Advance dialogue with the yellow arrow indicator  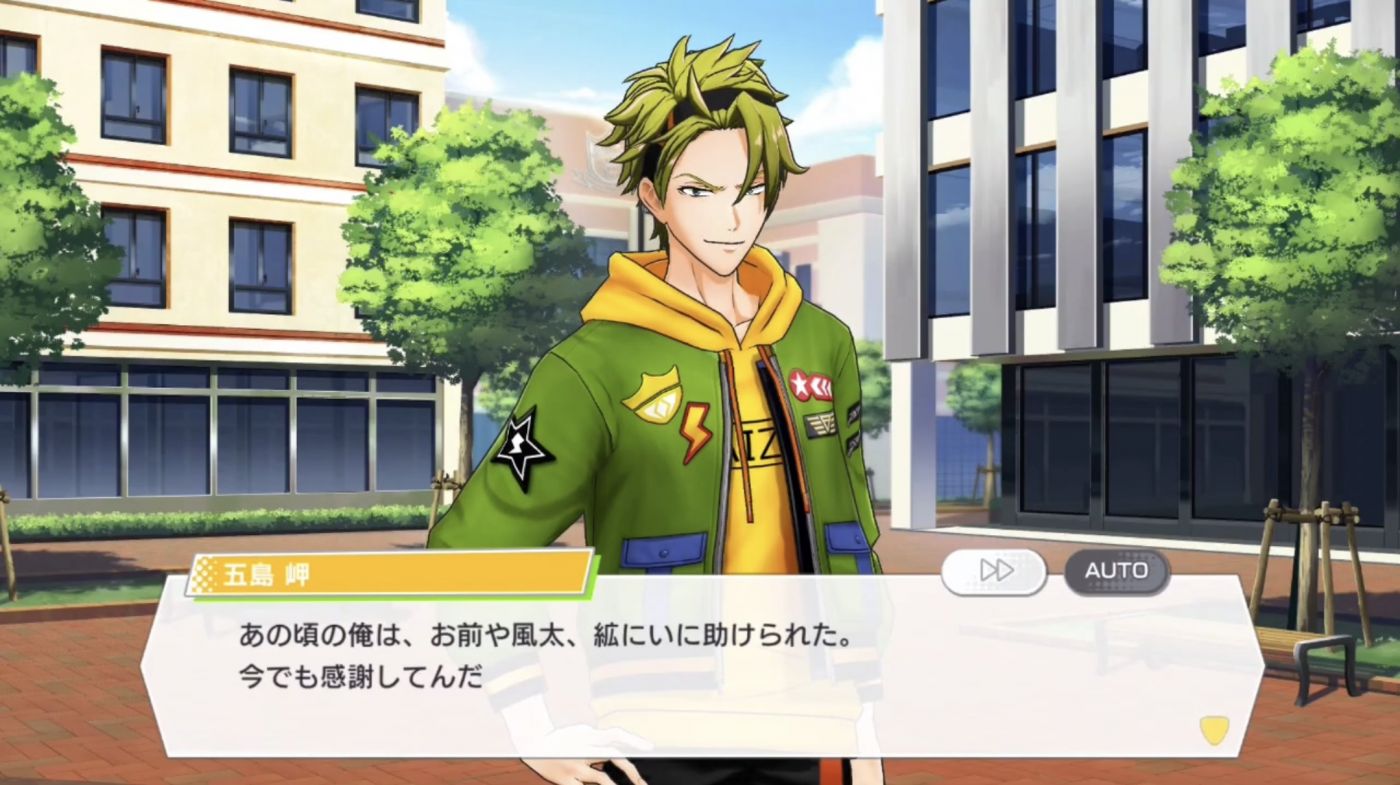1213,729
